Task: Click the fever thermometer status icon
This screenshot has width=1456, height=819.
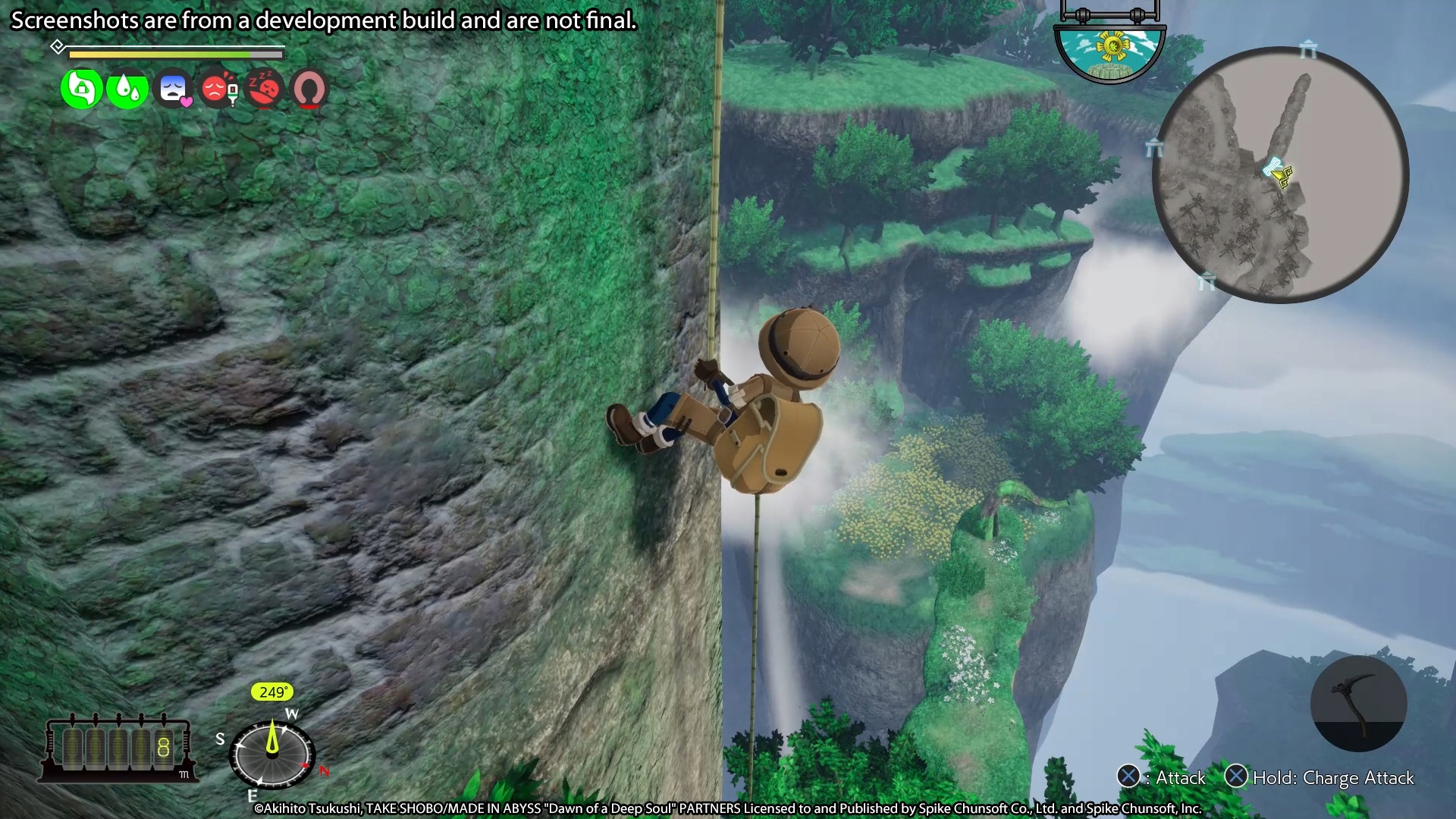Action: point(219,89)
